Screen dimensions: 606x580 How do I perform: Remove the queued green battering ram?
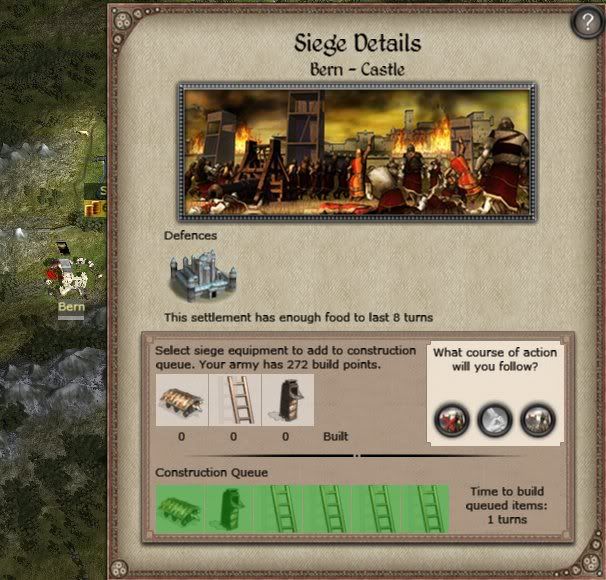point(180,508)
